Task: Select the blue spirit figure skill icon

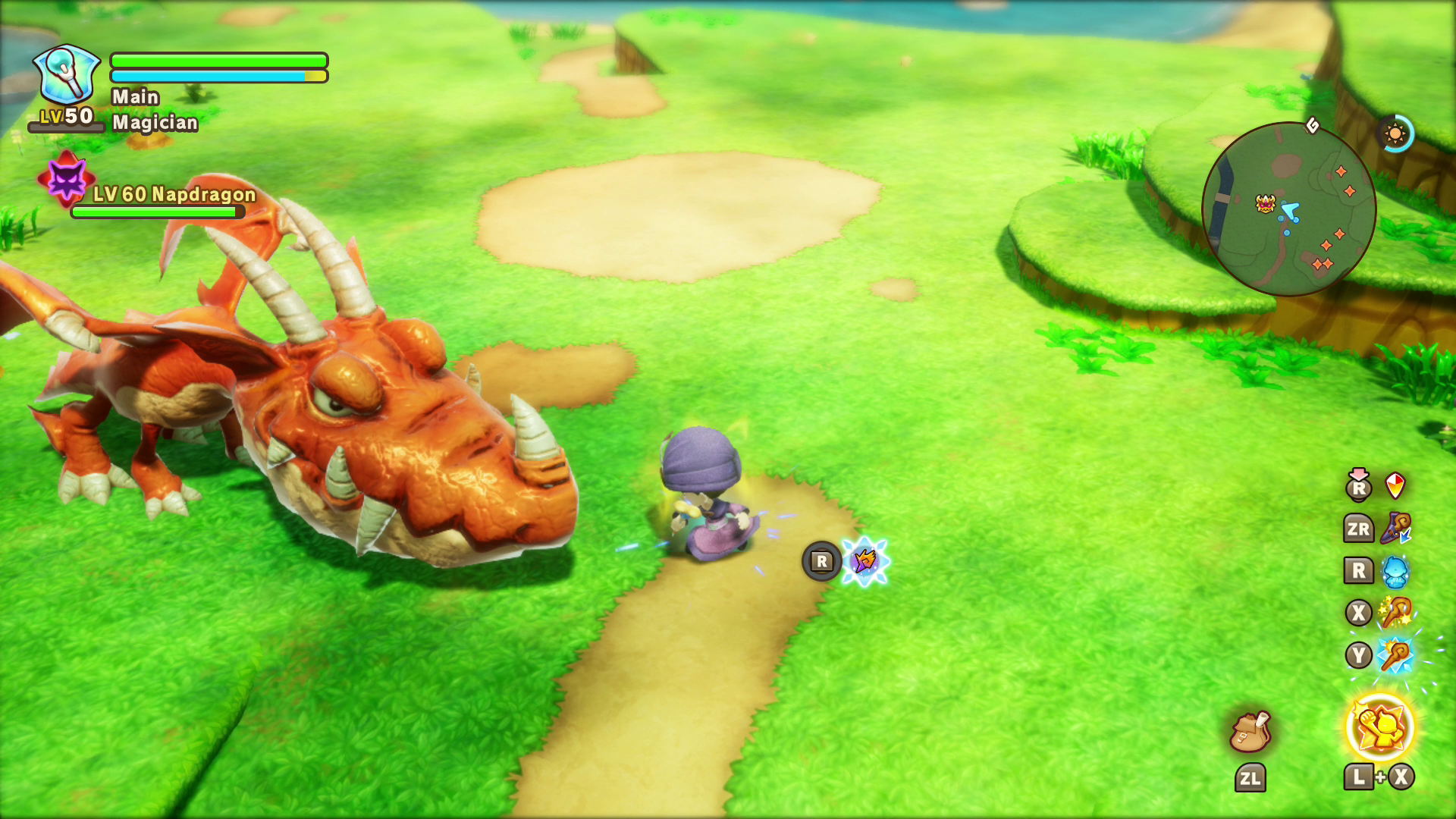Action: (x=1395, y=571)
